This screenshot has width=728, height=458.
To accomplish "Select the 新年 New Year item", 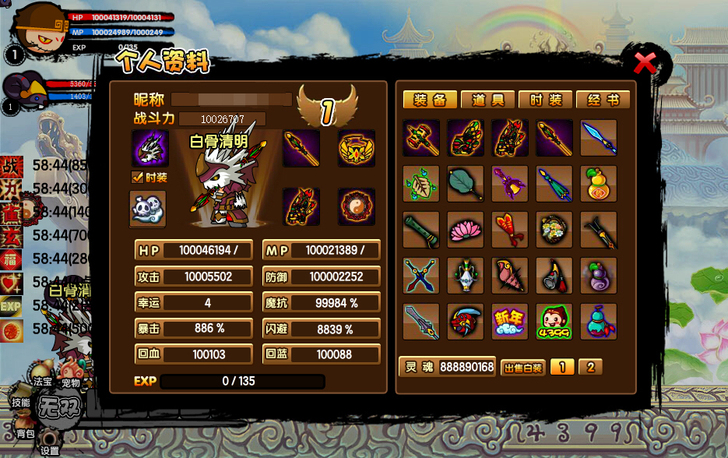I will tap(510, 321).
